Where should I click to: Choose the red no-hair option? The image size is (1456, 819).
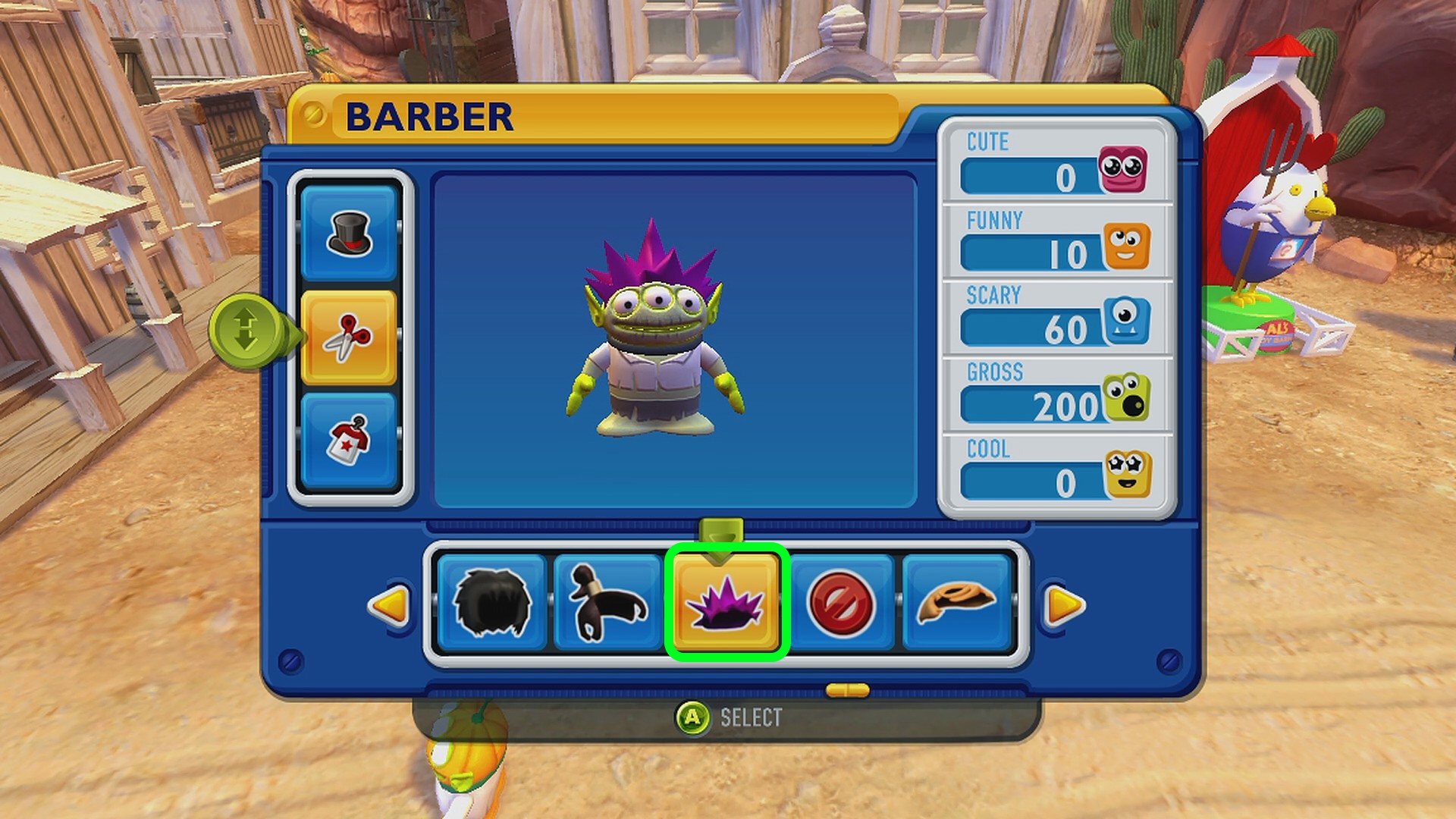point(841,603)
